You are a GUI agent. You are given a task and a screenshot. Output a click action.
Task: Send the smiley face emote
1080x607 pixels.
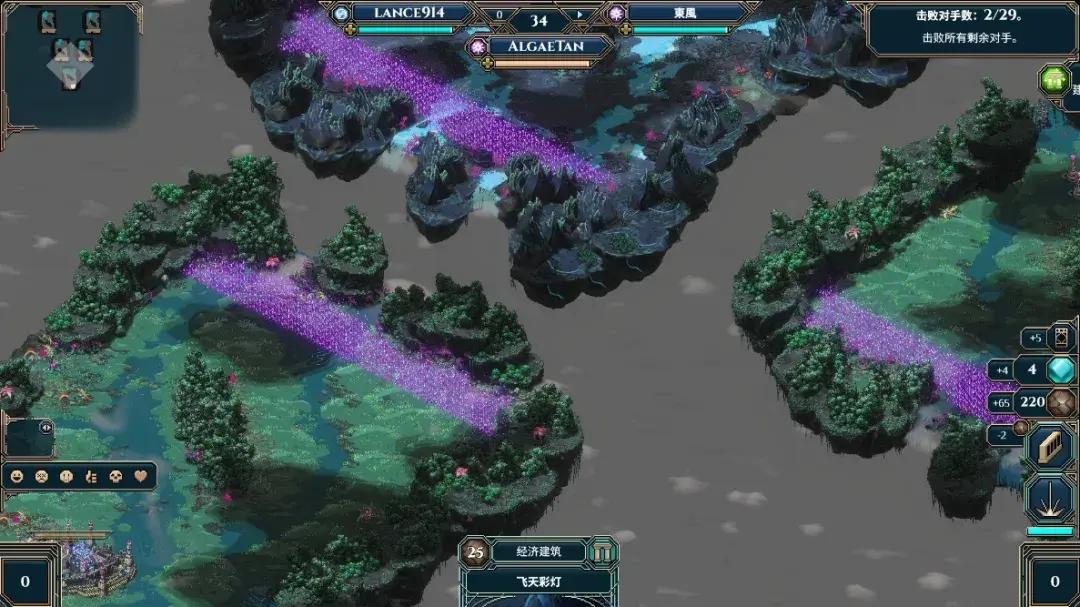(x=18, y=476)
